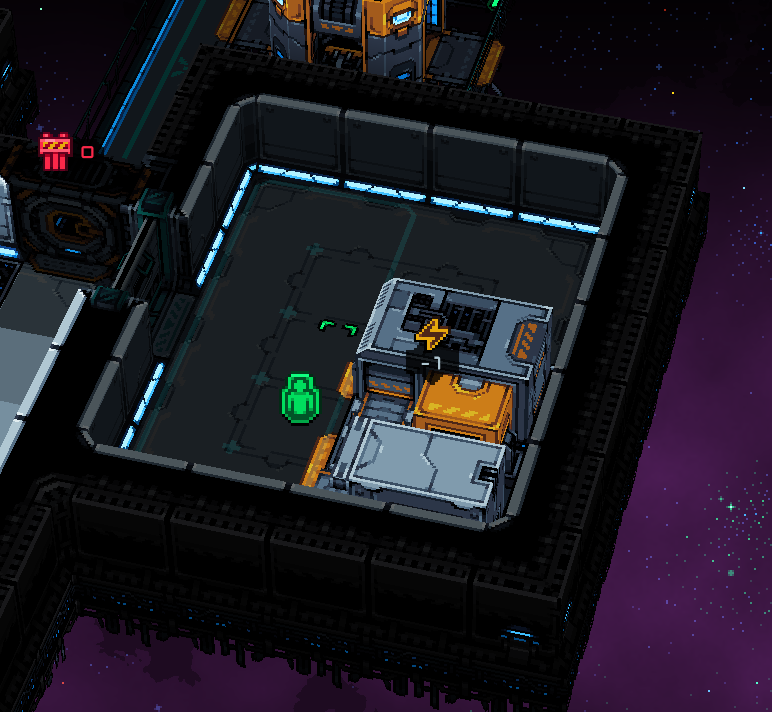Click the green colonist marker icon
The width and height of the screenshot is (772, 712).
[299, 399]
